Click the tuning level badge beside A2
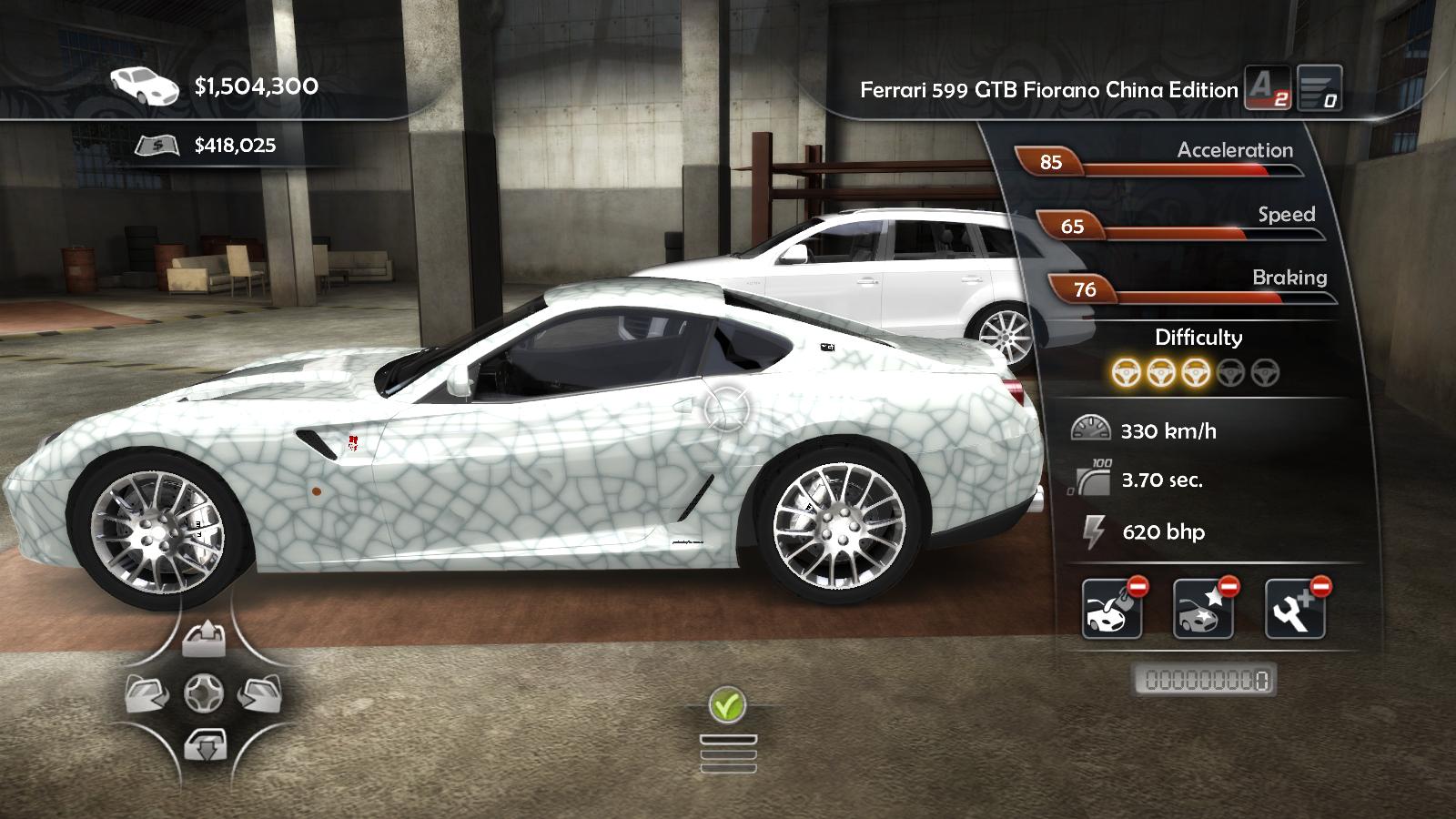Viewport: 1456px width, 819px height. point(1319,88)
